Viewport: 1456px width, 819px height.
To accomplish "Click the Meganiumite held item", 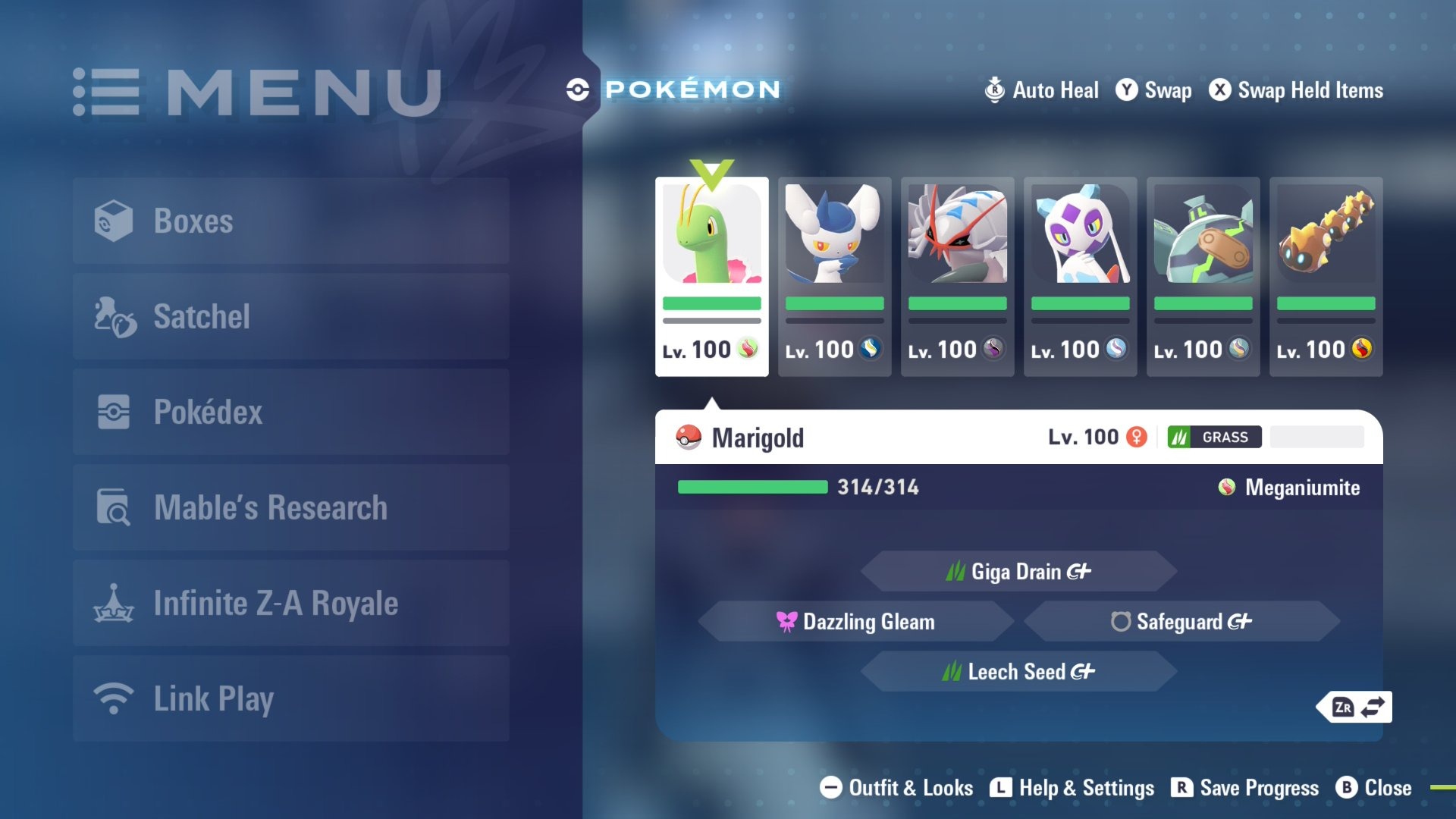I will 1289,488.
